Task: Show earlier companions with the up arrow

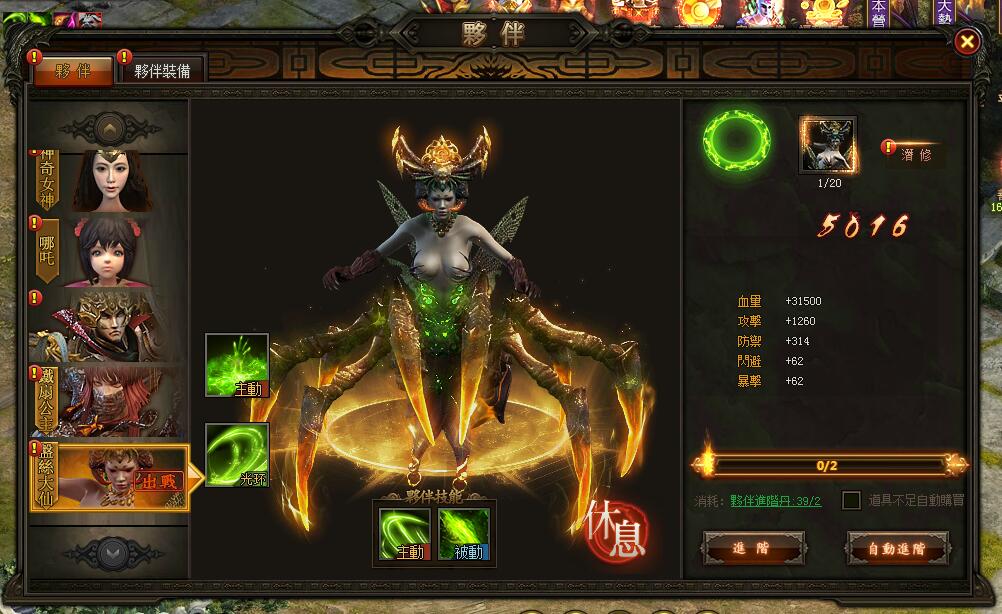Action: coord(109,127)
